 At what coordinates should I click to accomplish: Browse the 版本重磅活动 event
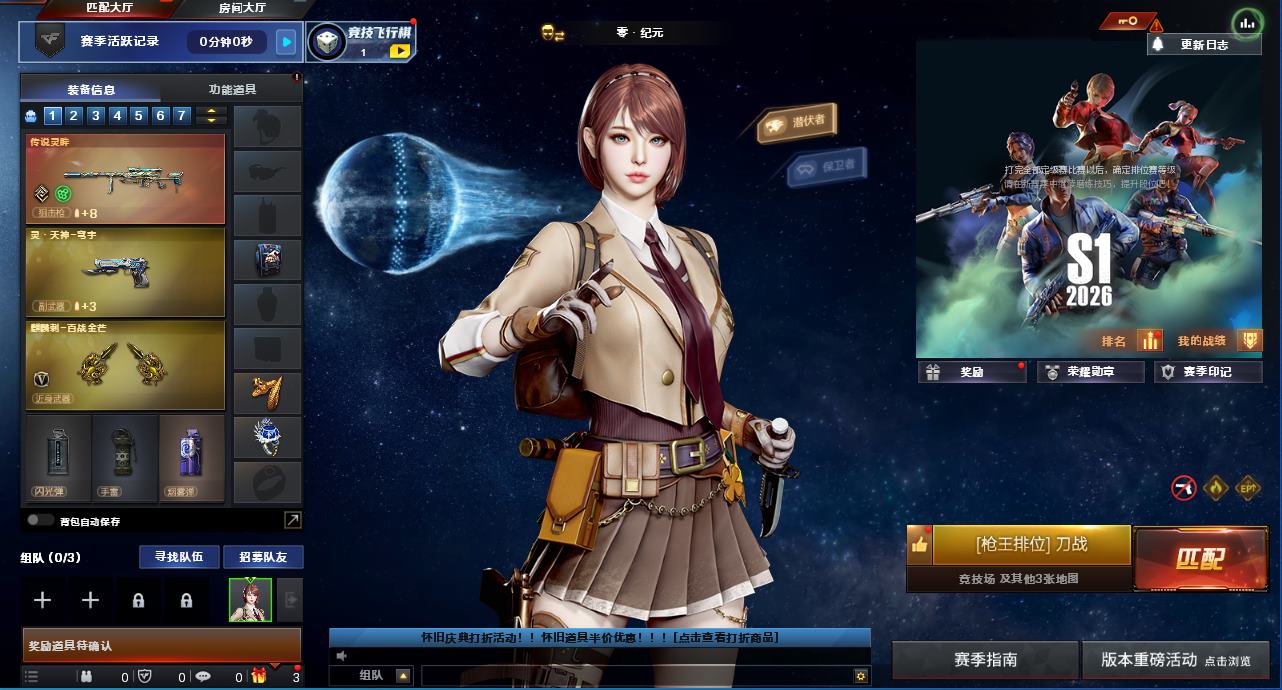[1175, 660]
